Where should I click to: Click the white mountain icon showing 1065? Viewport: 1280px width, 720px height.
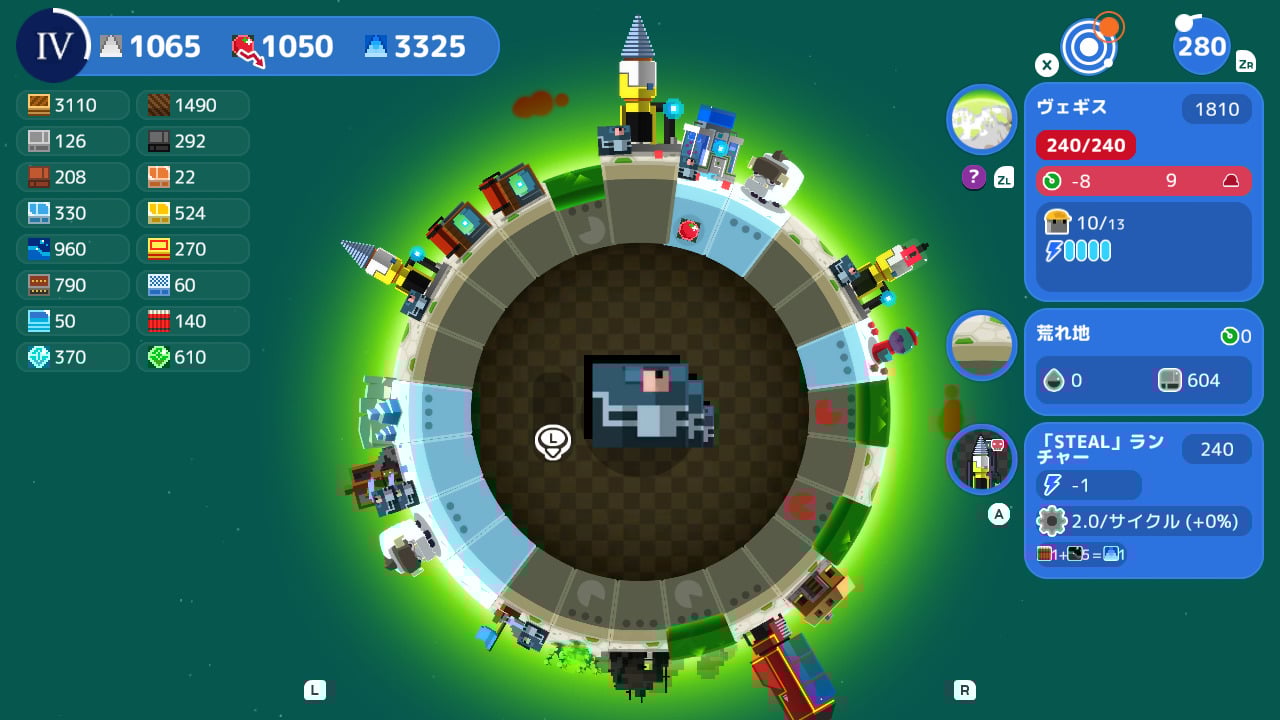coord(113,45)
